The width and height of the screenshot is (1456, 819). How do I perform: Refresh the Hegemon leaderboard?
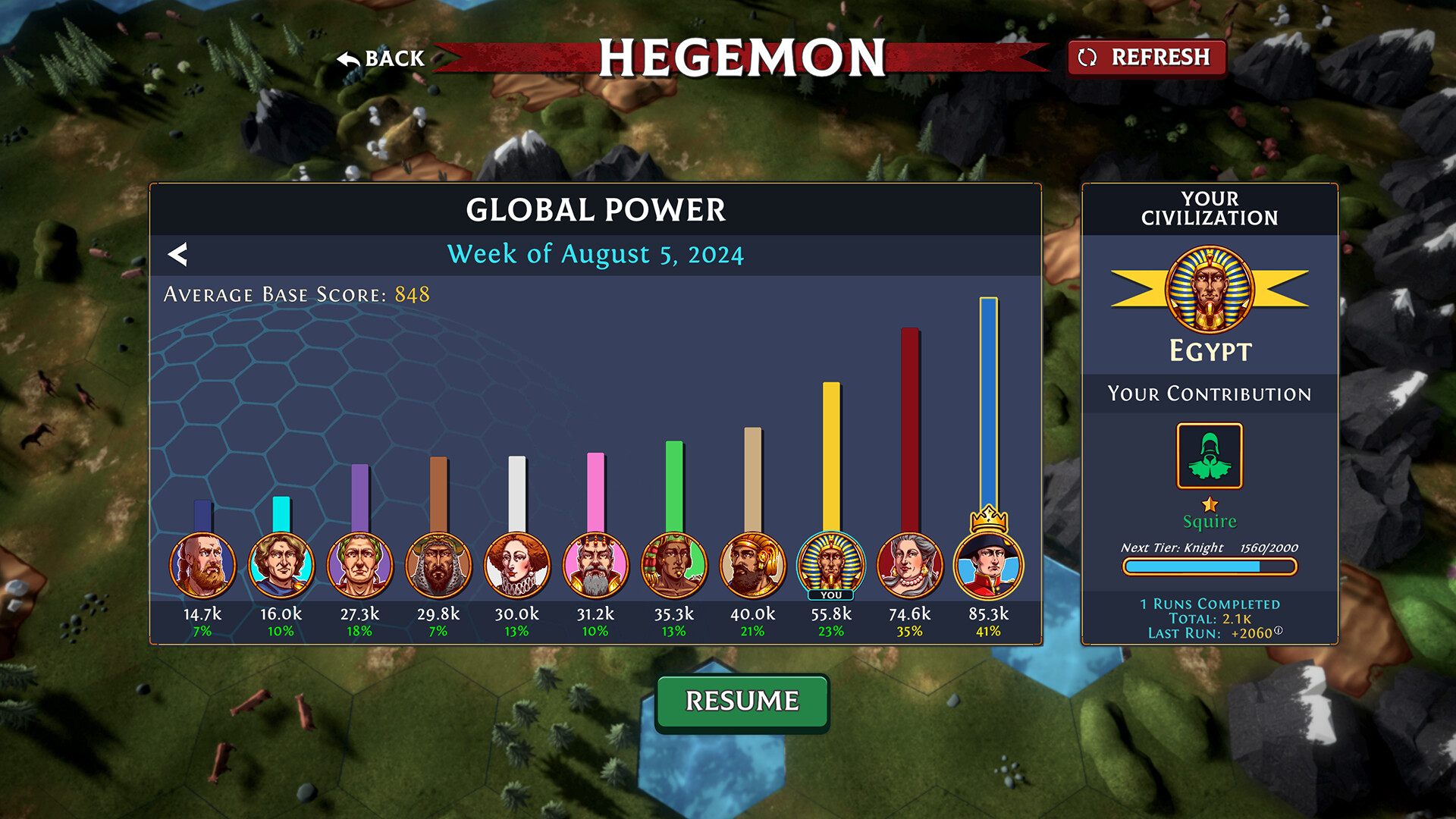click(1146, 58)
